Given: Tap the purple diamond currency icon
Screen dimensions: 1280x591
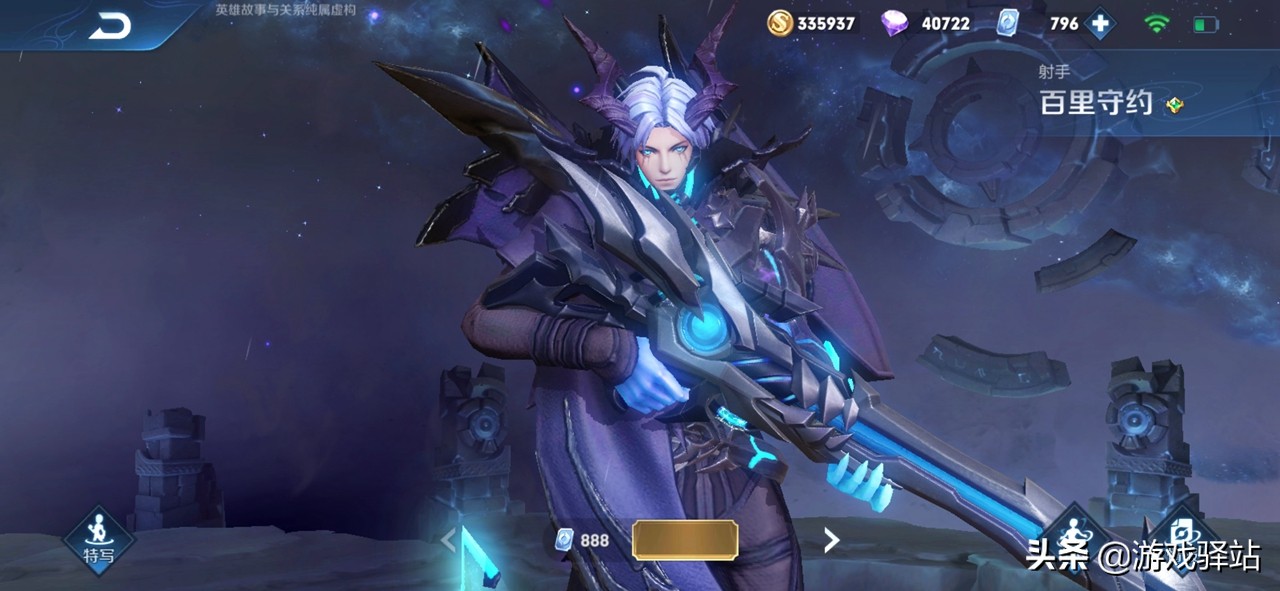Looking at the screenshot, I should (894, 23).
